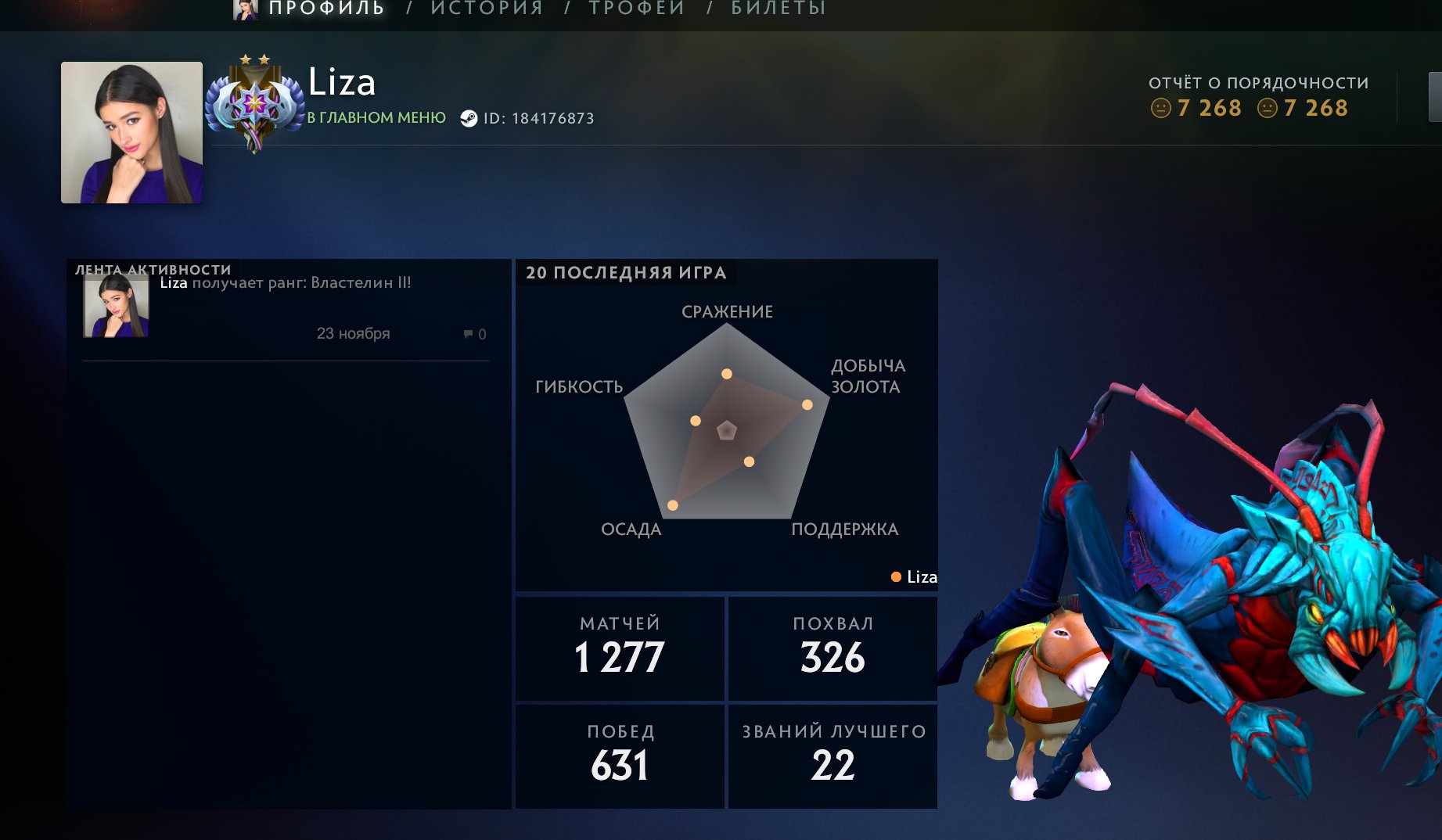Click the МАТЧЕЙ 1277 stat tile
The image size is (1442, 840).
(x=618, y=648)
